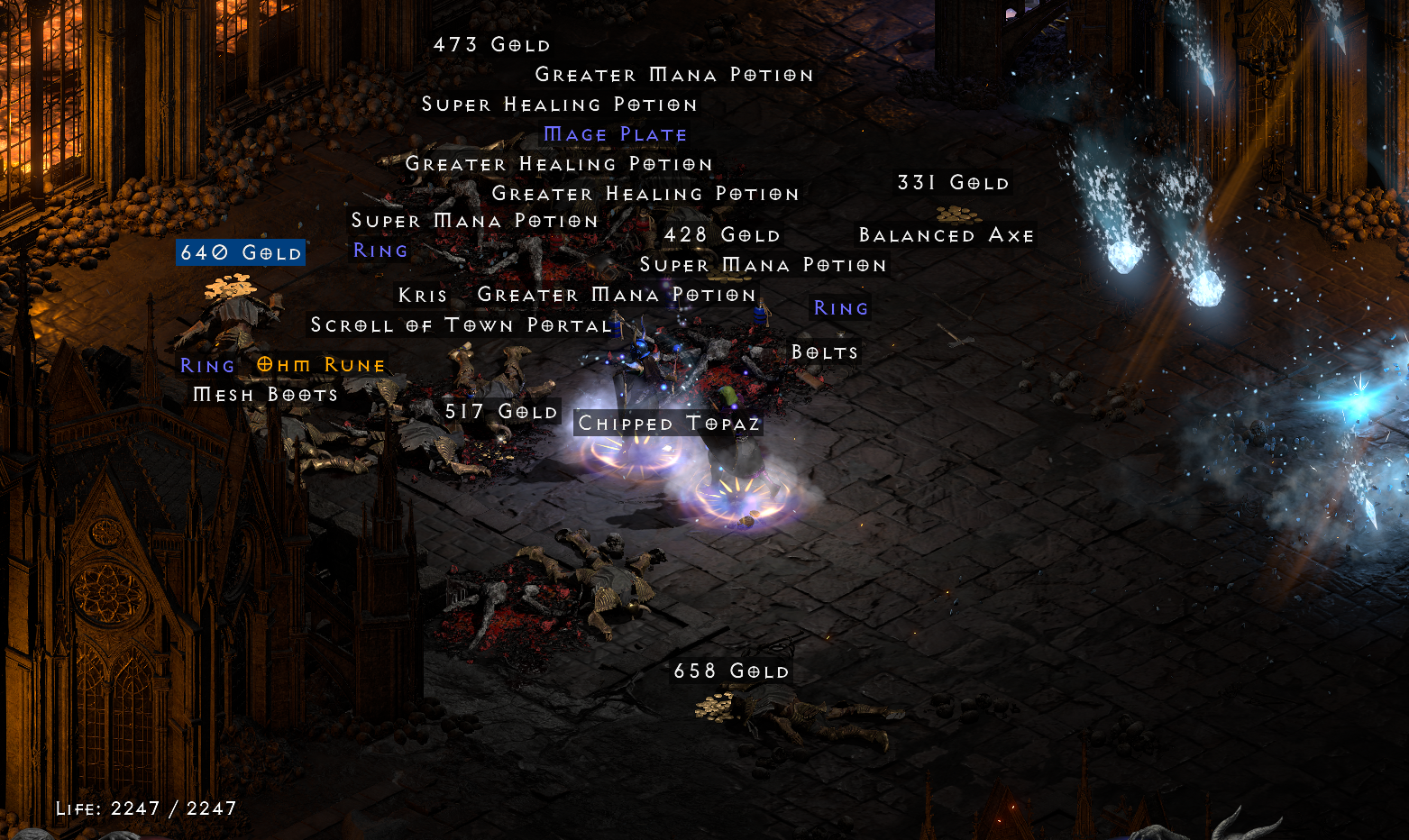Pick up the Bolts
The image size is (1409, 840).
(825, 352)
